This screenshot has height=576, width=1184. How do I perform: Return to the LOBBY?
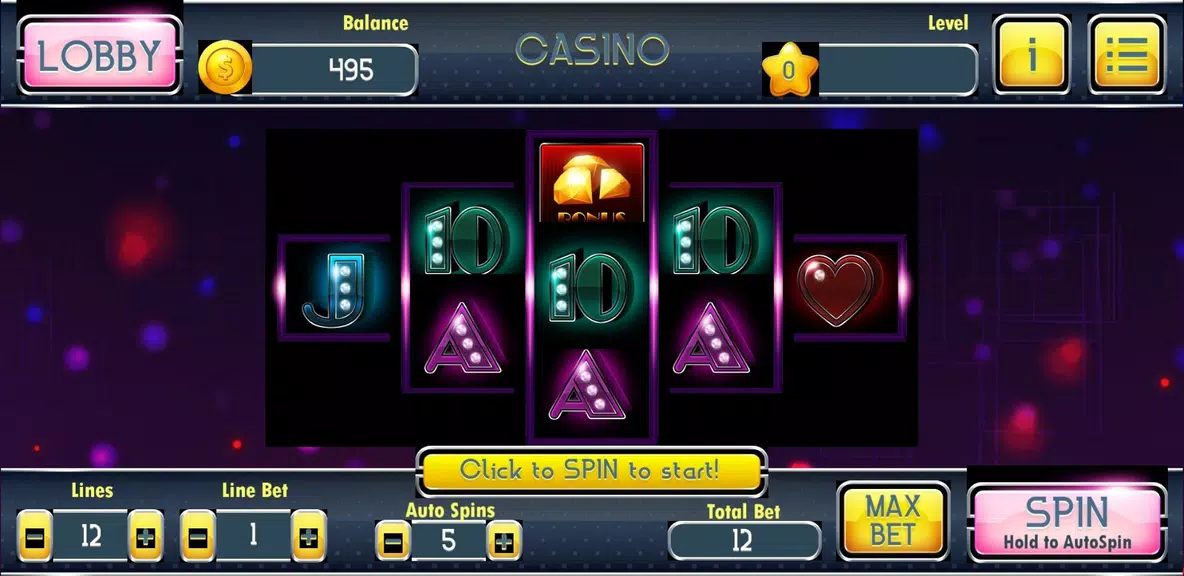point(99,57)
